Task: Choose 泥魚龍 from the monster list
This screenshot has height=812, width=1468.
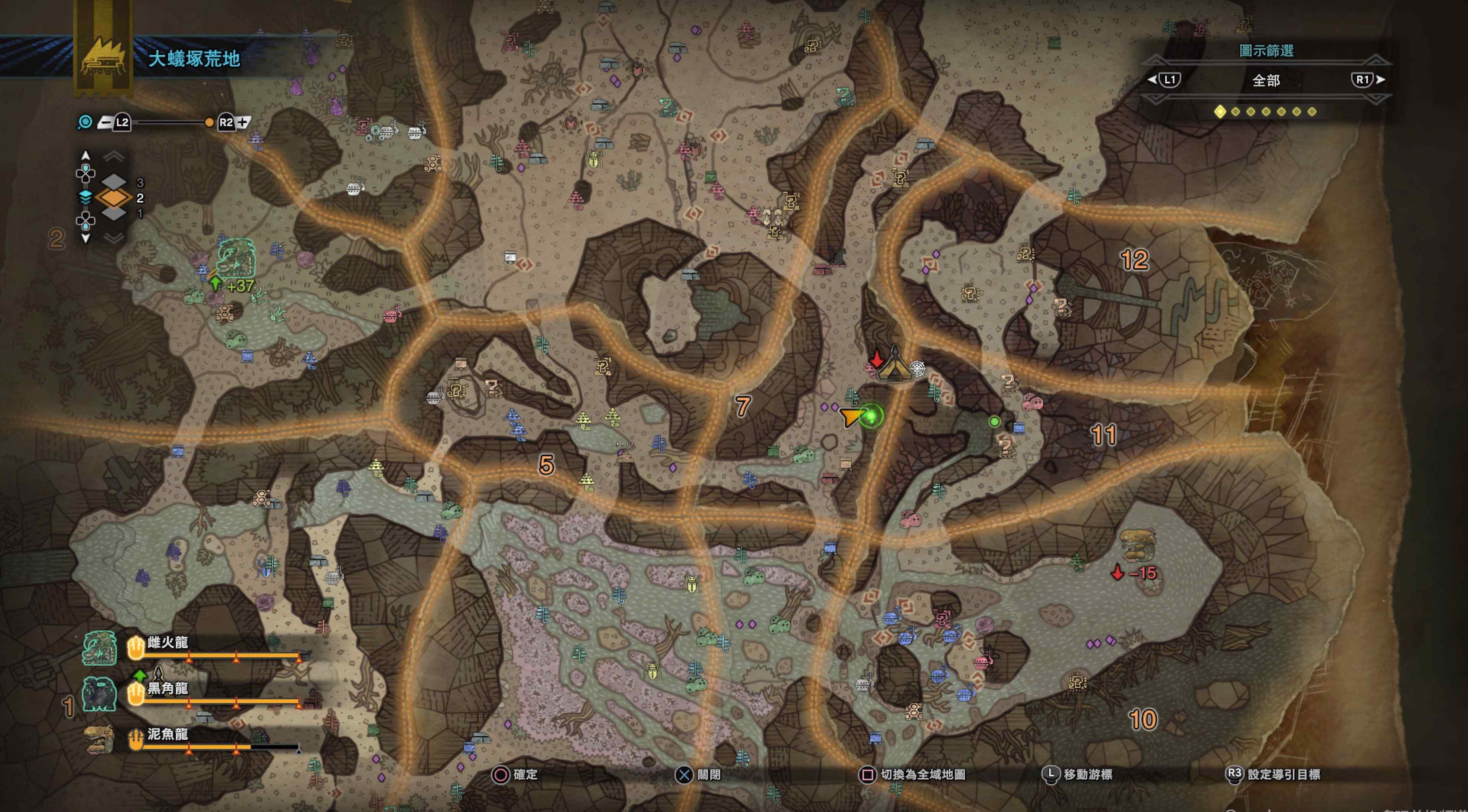Action: (167, 734)
